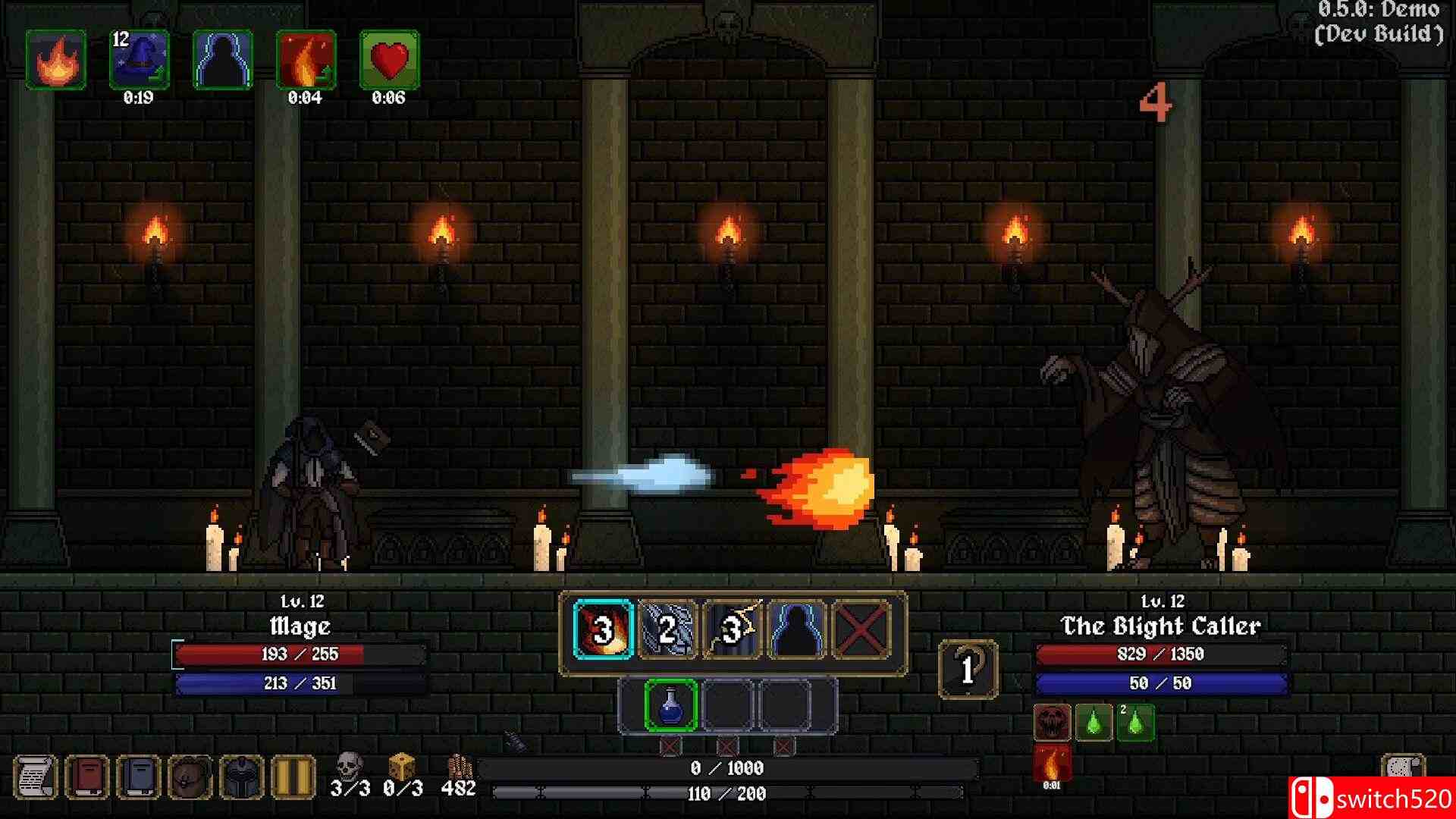Click the switch520 watermark logo
The width and height of the screenshot is (1456, 819).
[1371, 798]
